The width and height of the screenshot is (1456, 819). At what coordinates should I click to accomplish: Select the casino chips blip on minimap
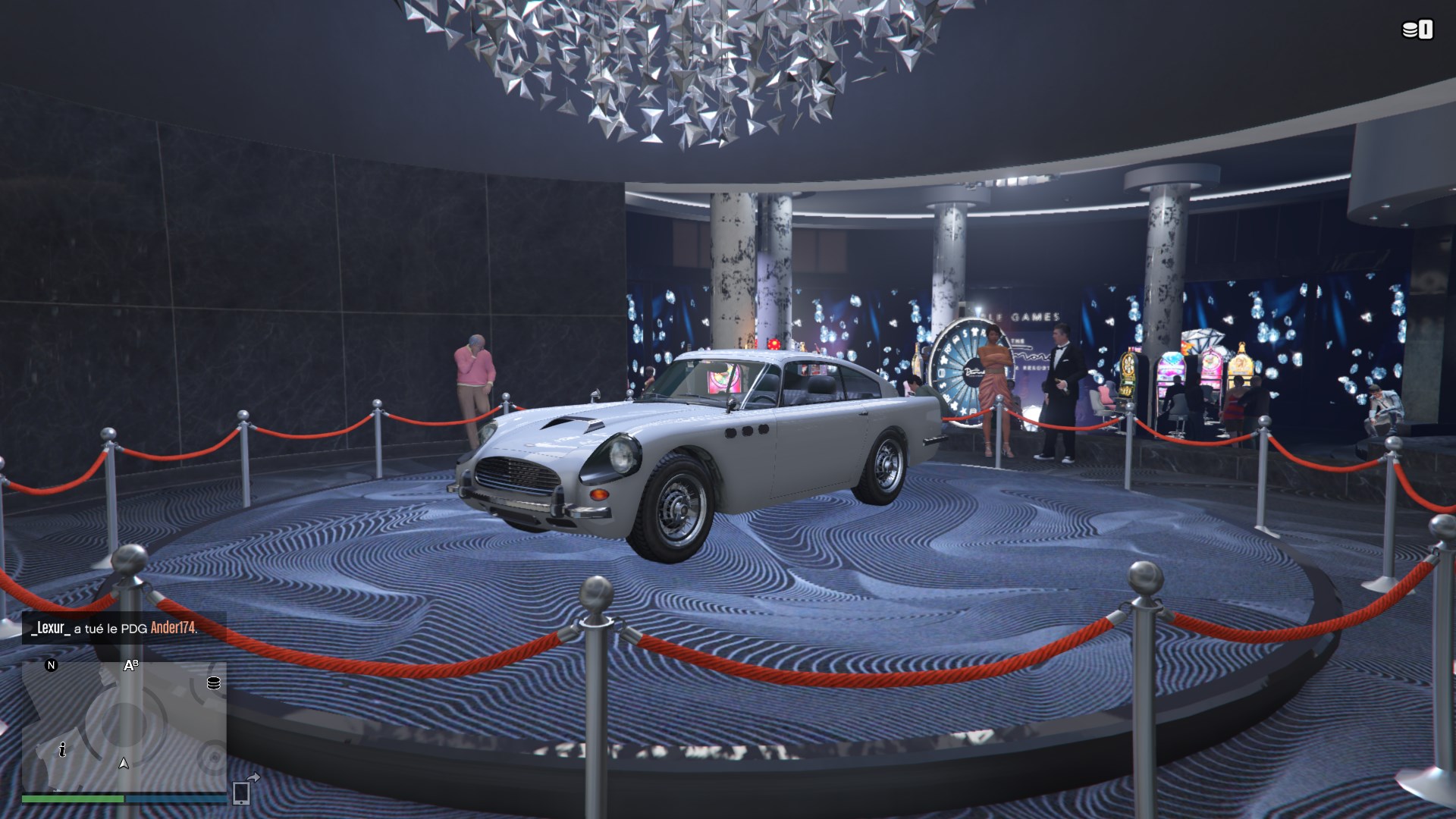point(214,683)
